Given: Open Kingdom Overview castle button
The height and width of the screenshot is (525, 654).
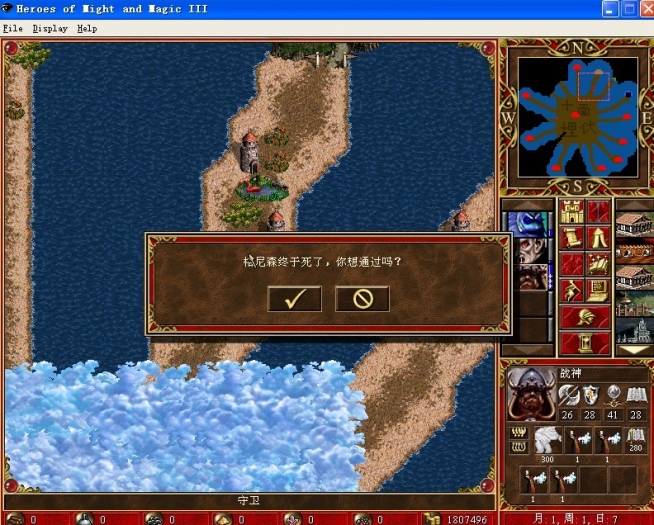Looking at the screenshot, I should 572,212.
